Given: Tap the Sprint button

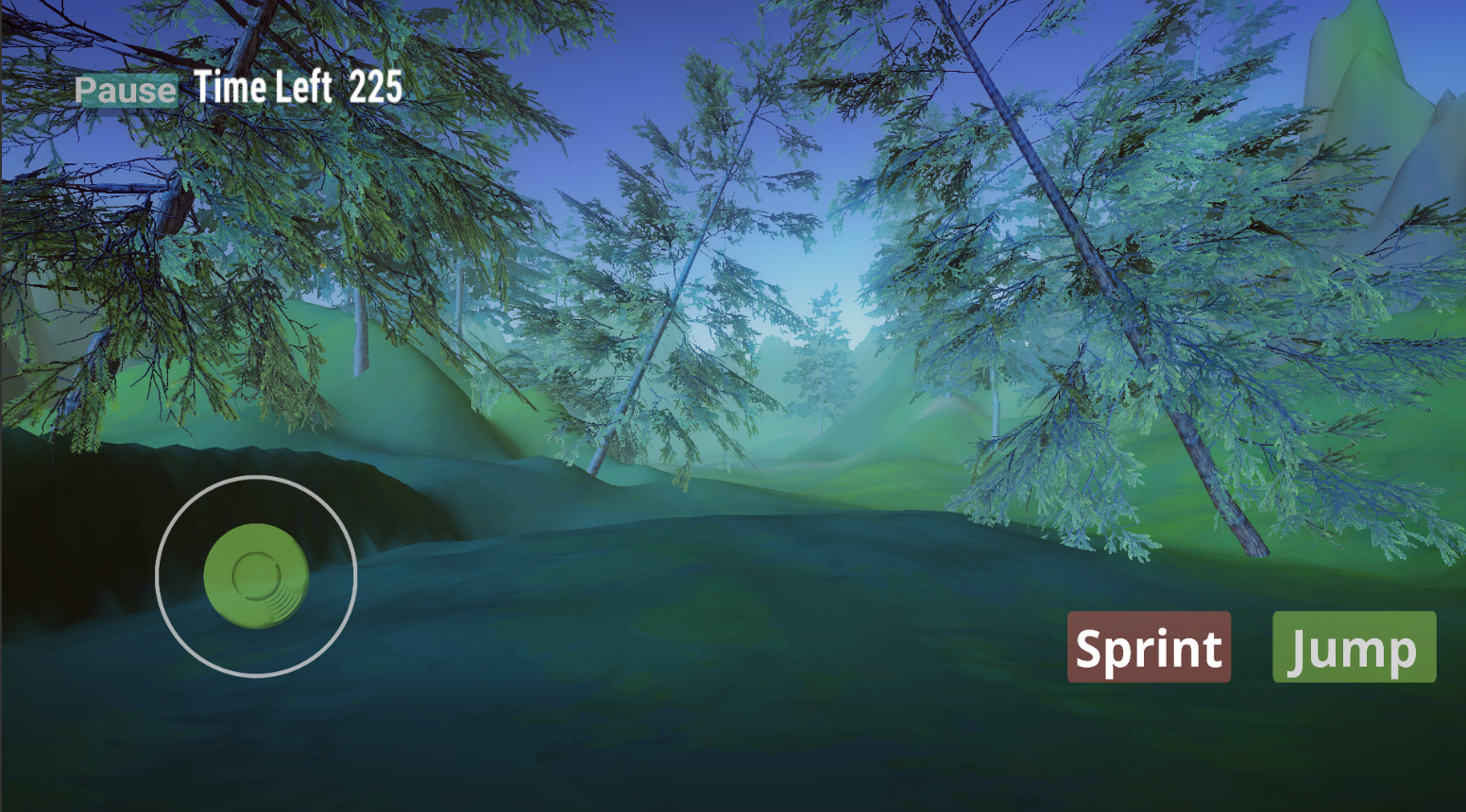Looking at the screenshot, I should (x=1148, y=649).
